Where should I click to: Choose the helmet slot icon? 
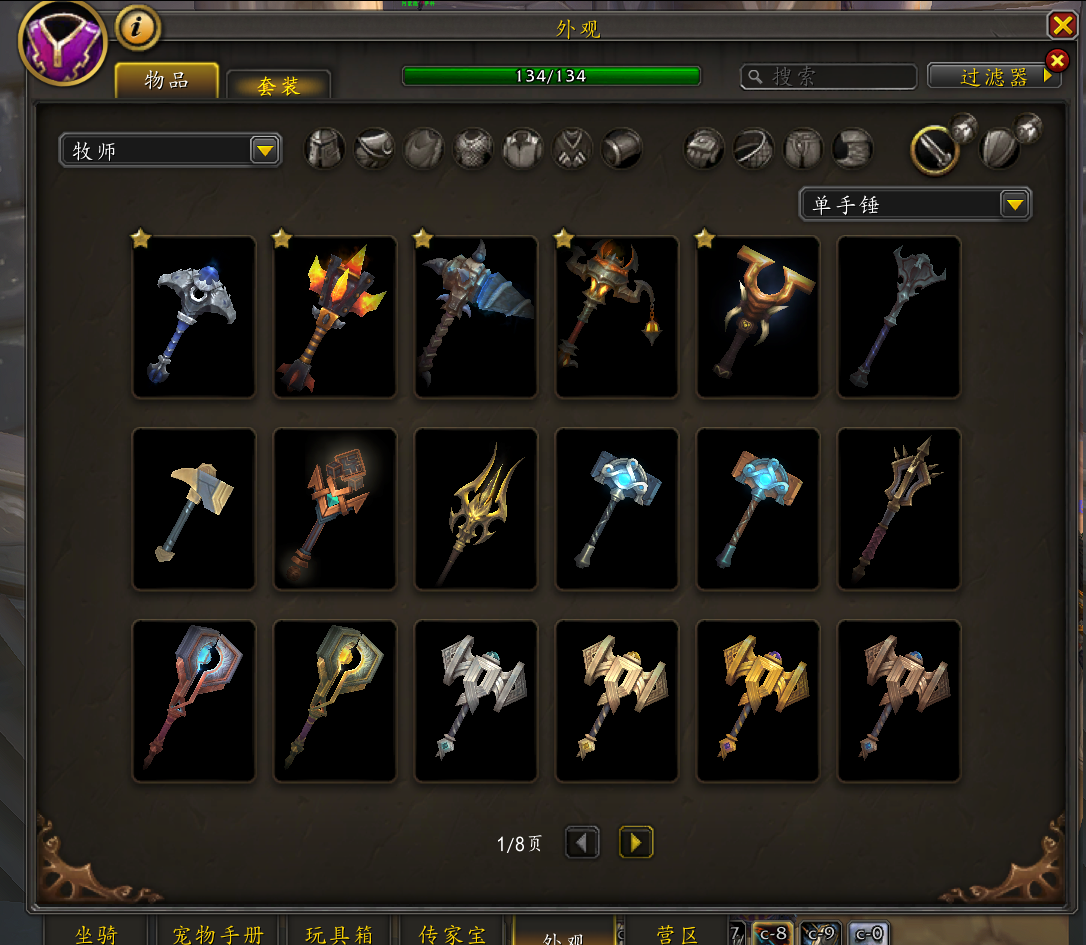pos(325,150)
